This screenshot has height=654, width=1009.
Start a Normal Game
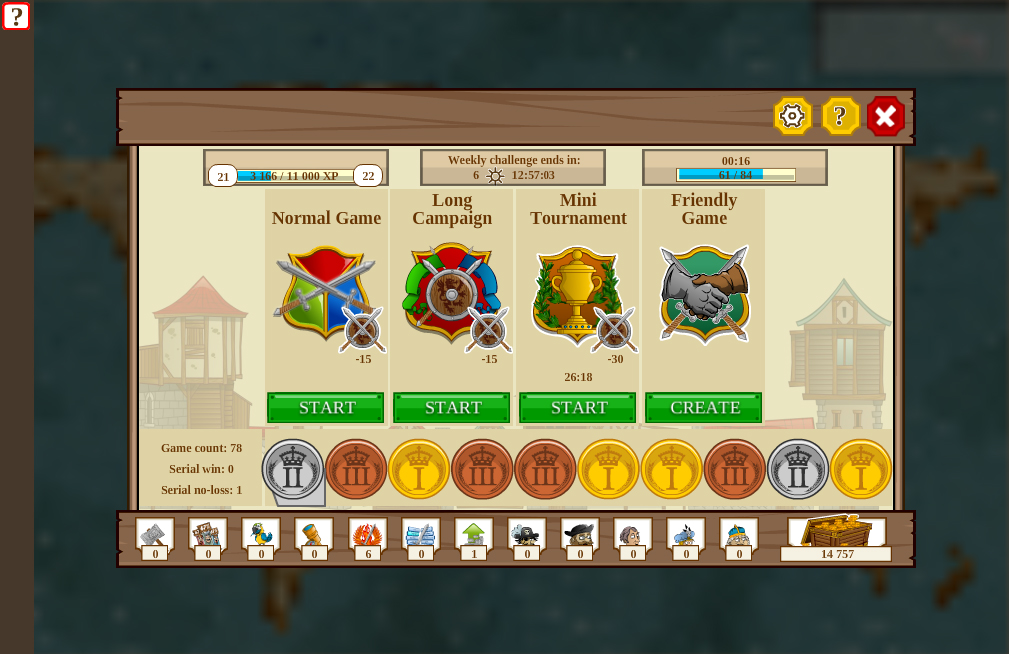pyautogui.click(x=325, y=408)
